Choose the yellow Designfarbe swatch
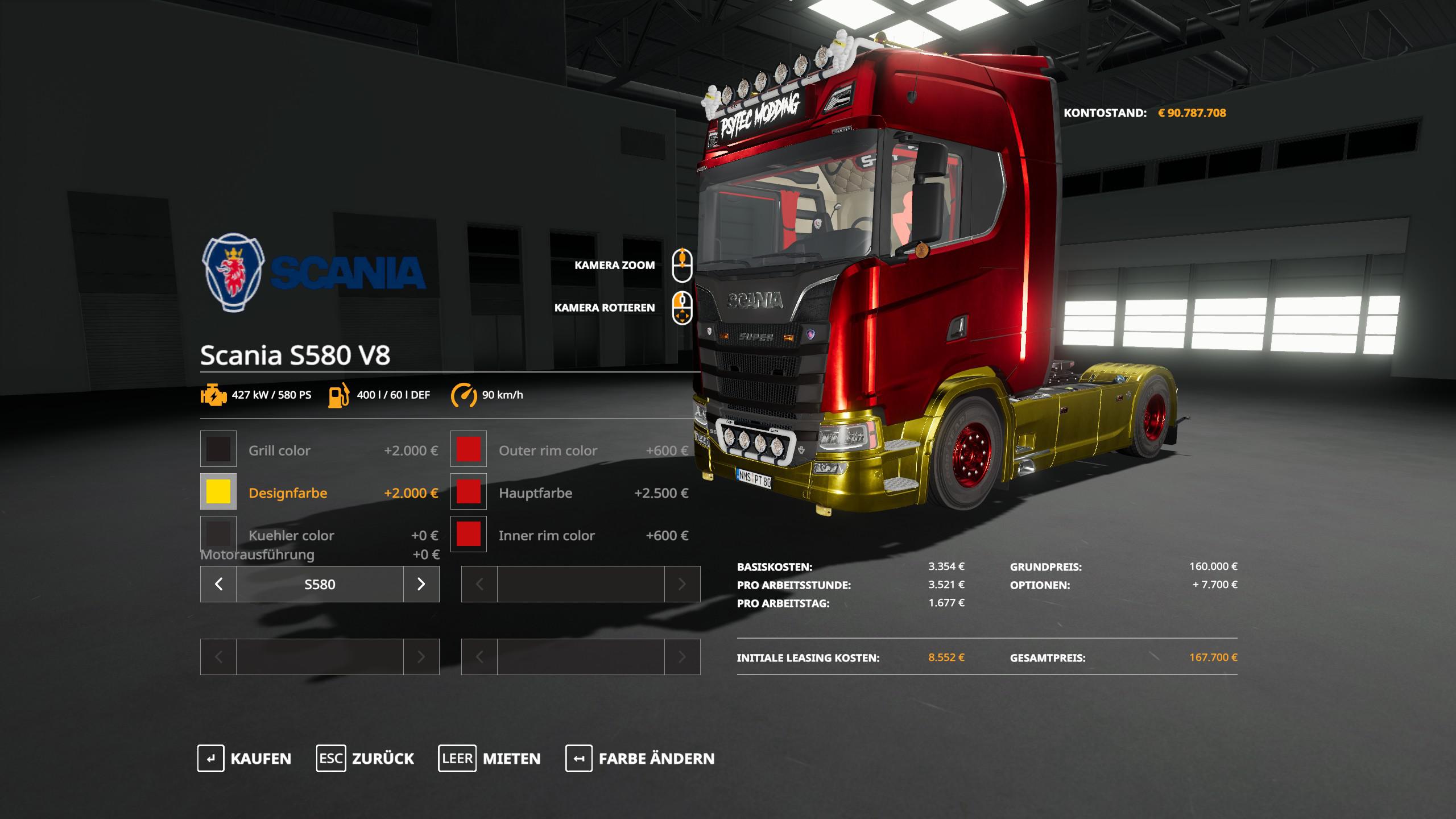 pyautogui.click(x=218, y=491)
